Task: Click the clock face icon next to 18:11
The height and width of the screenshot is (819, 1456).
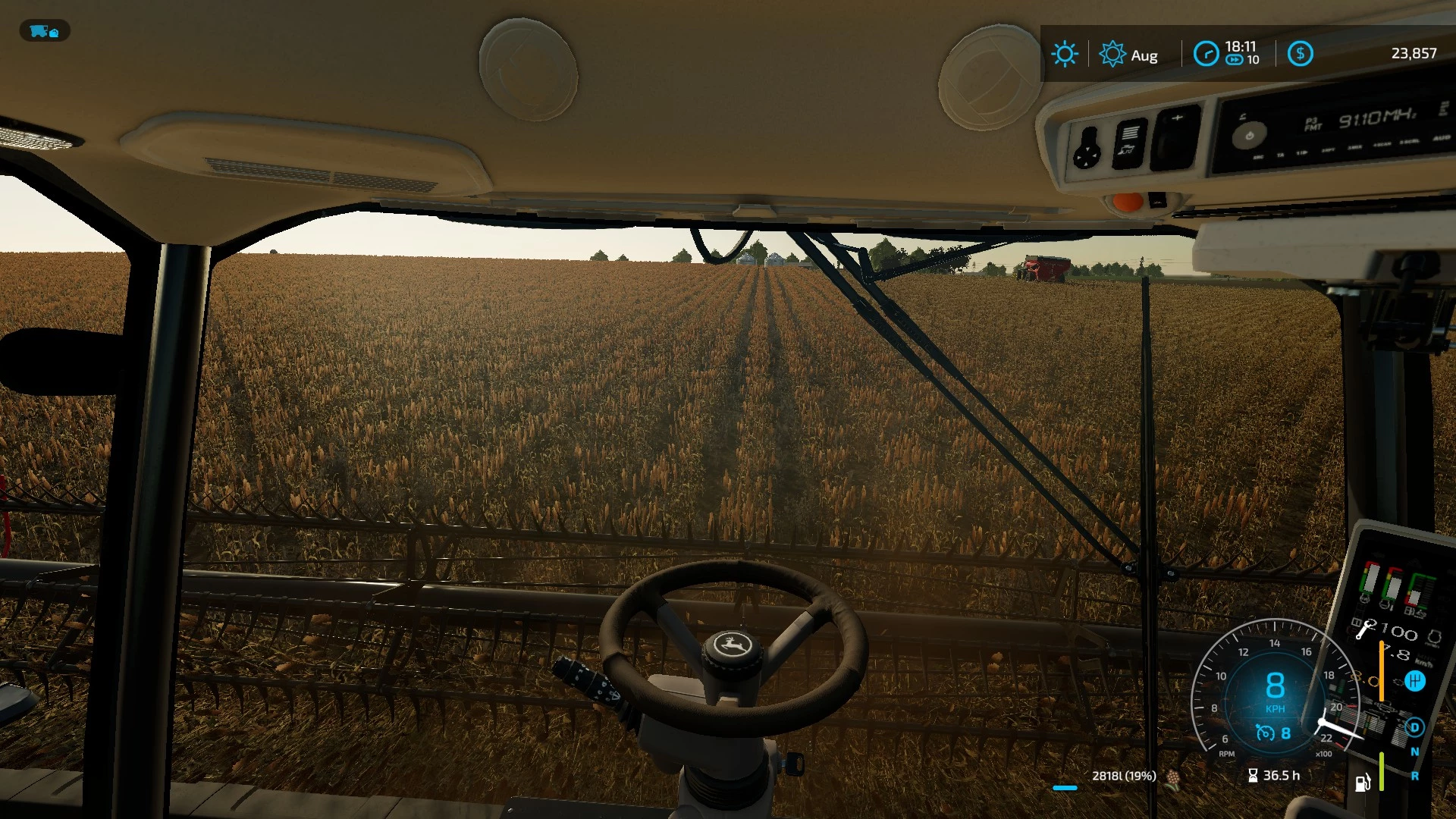Action: (x=1206, y=52)
